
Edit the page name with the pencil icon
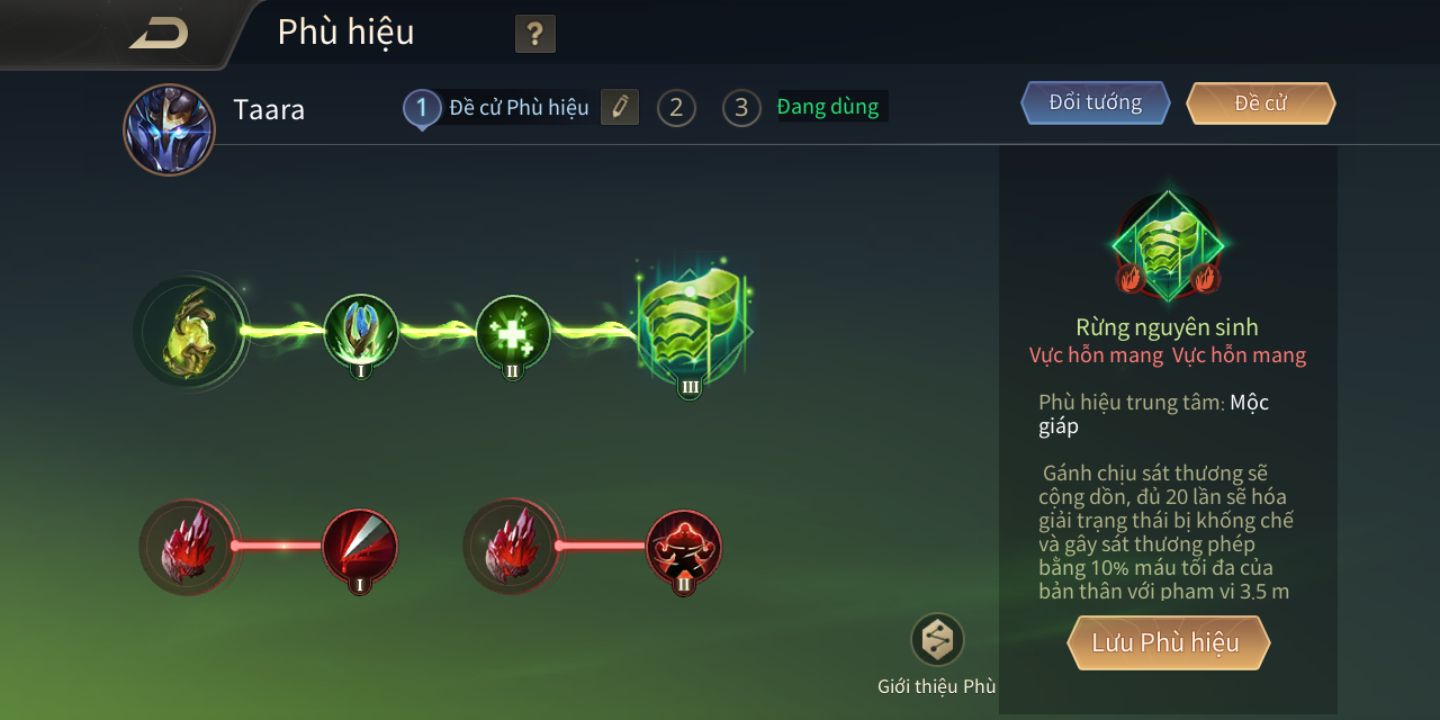point(620,107)
